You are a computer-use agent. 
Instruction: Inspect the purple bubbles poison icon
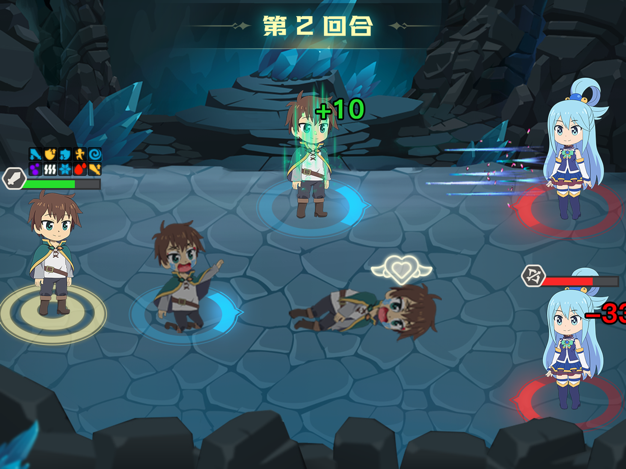[x=35, y=169]
